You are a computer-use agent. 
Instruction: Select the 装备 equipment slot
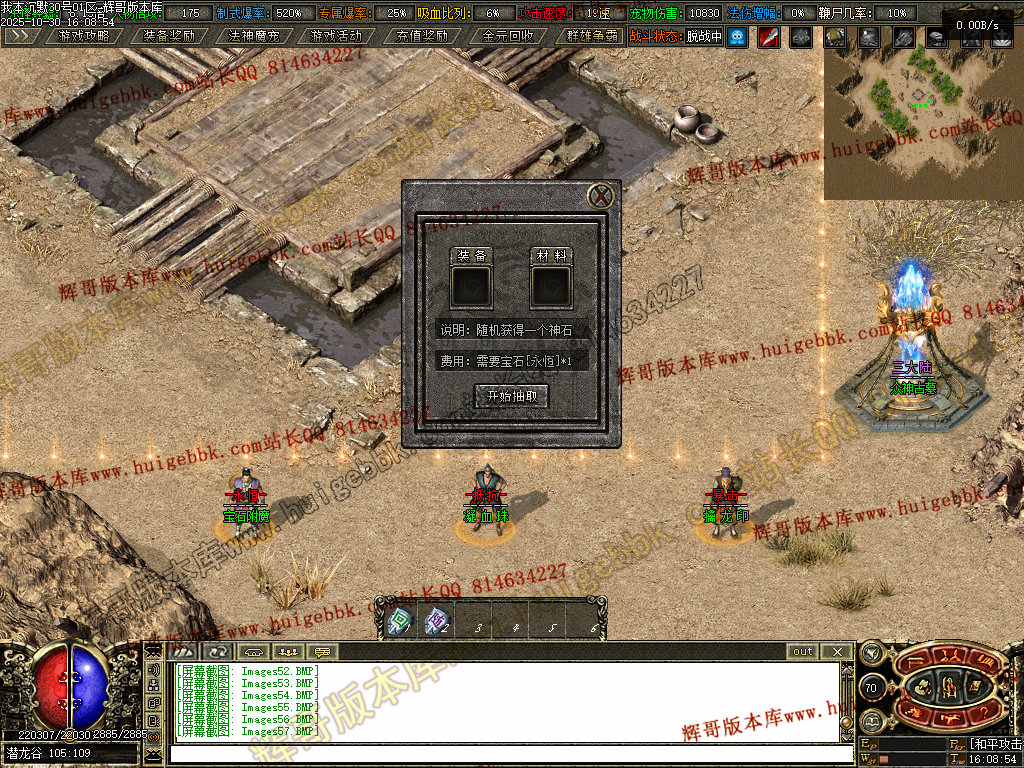tap(471, 286)
